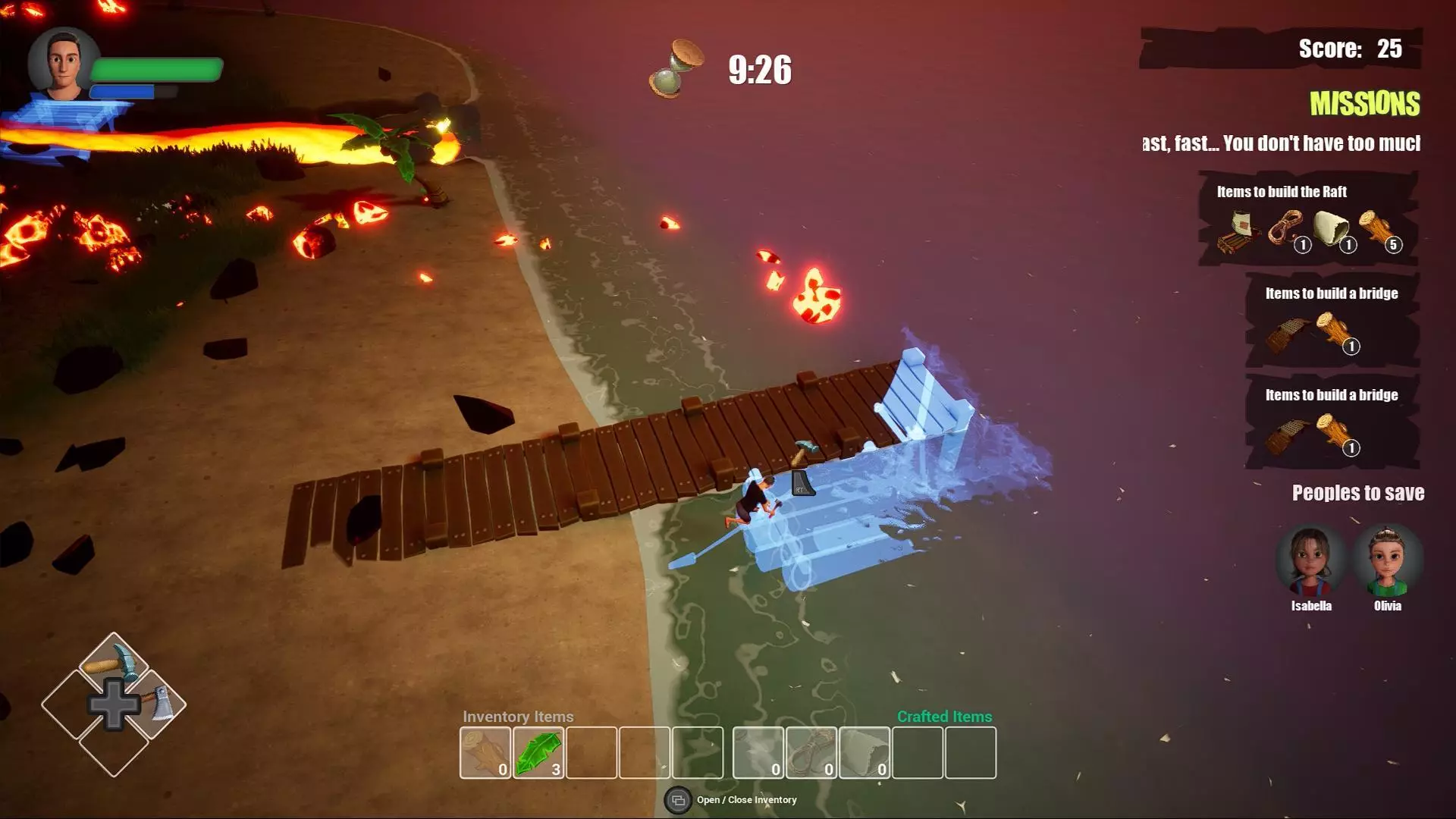
Task: Select the raft icon in the Raft mission
Action: (1238, 231)
